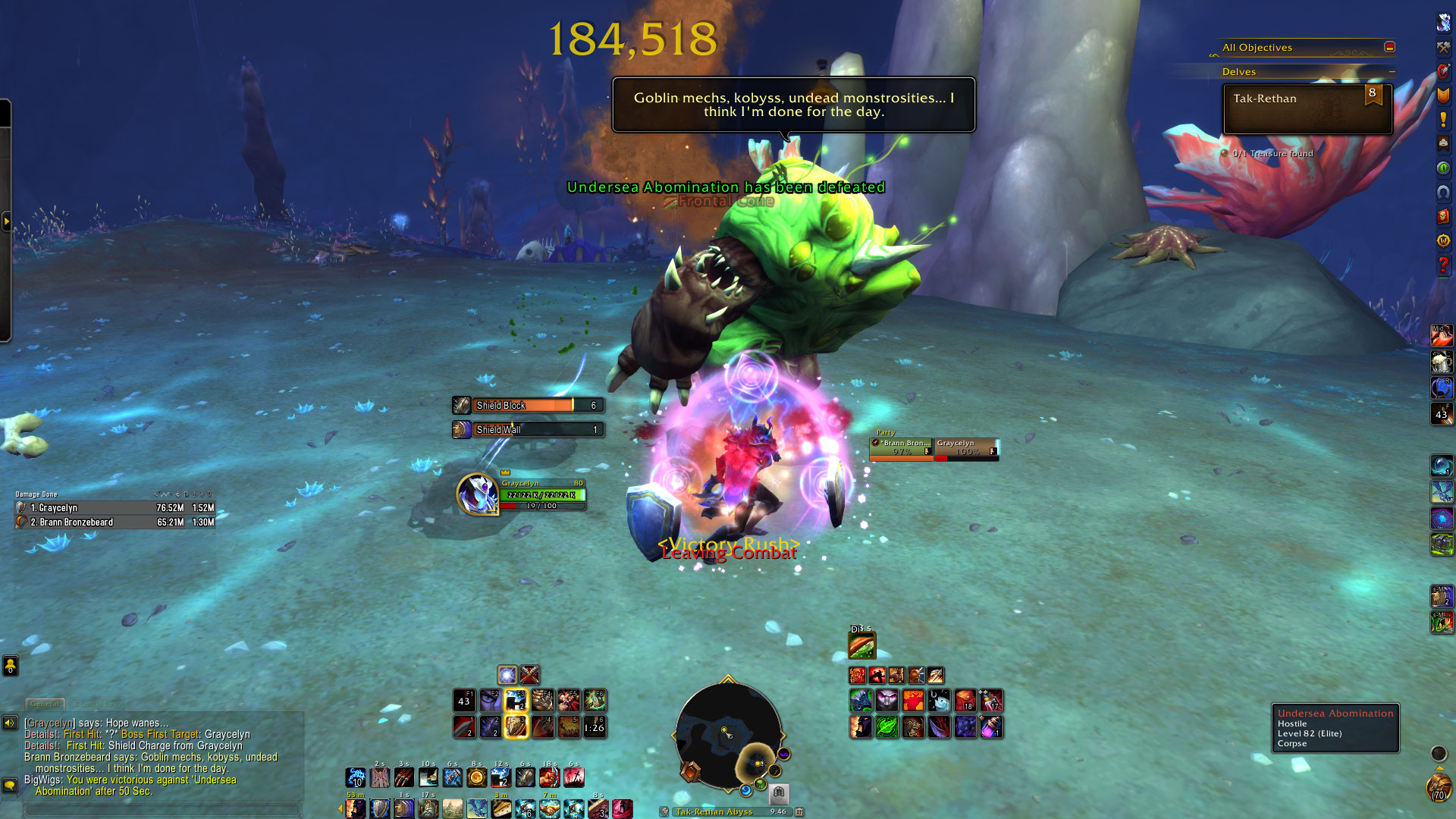Open the red question mark help button

click(1443, 265)
